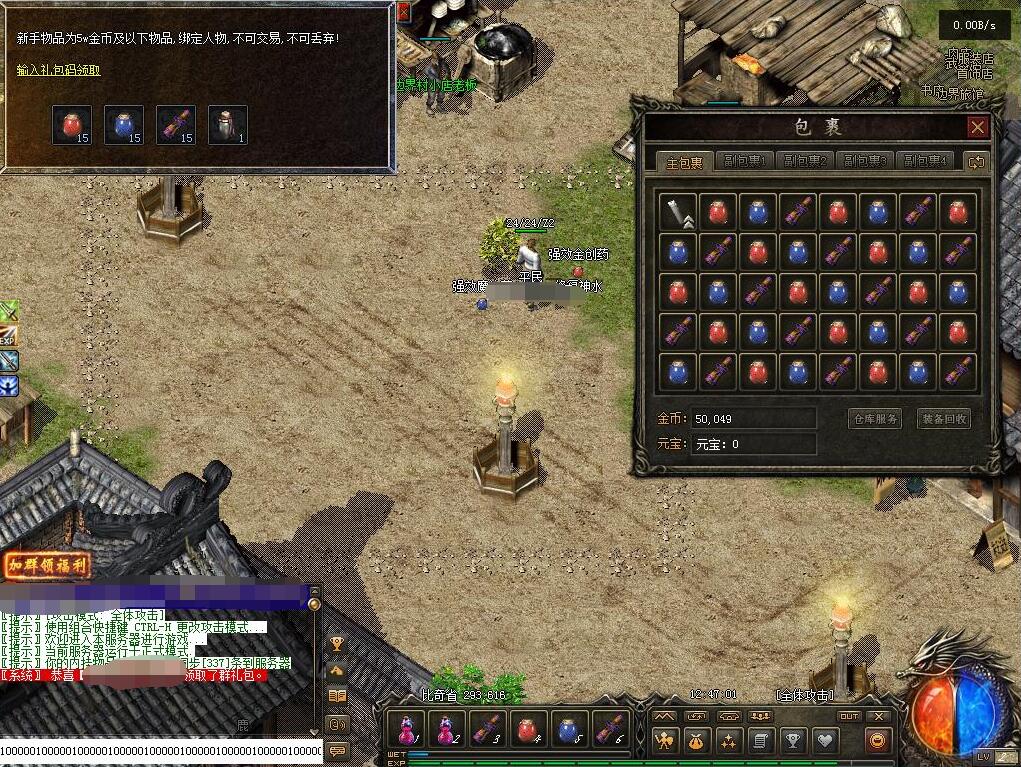Click the trophy icon in bottom menu

[793, 741]
